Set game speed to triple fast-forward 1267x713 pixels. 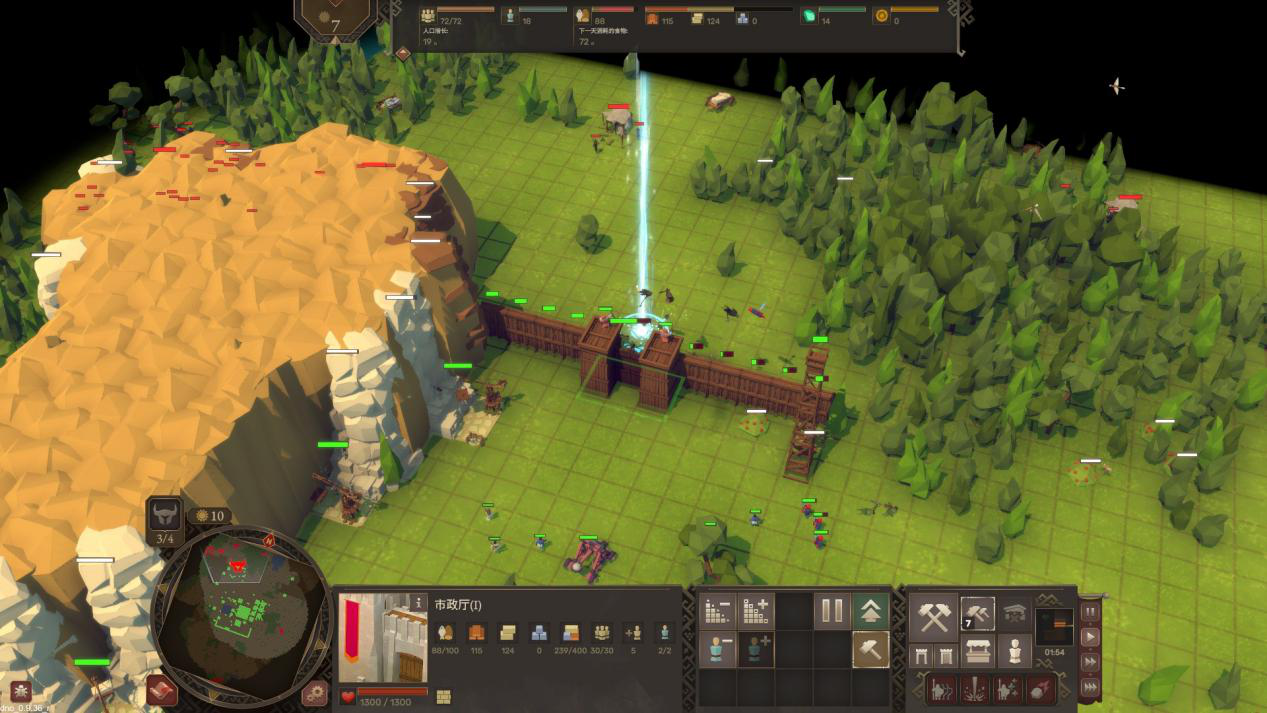pos(1090,686)
